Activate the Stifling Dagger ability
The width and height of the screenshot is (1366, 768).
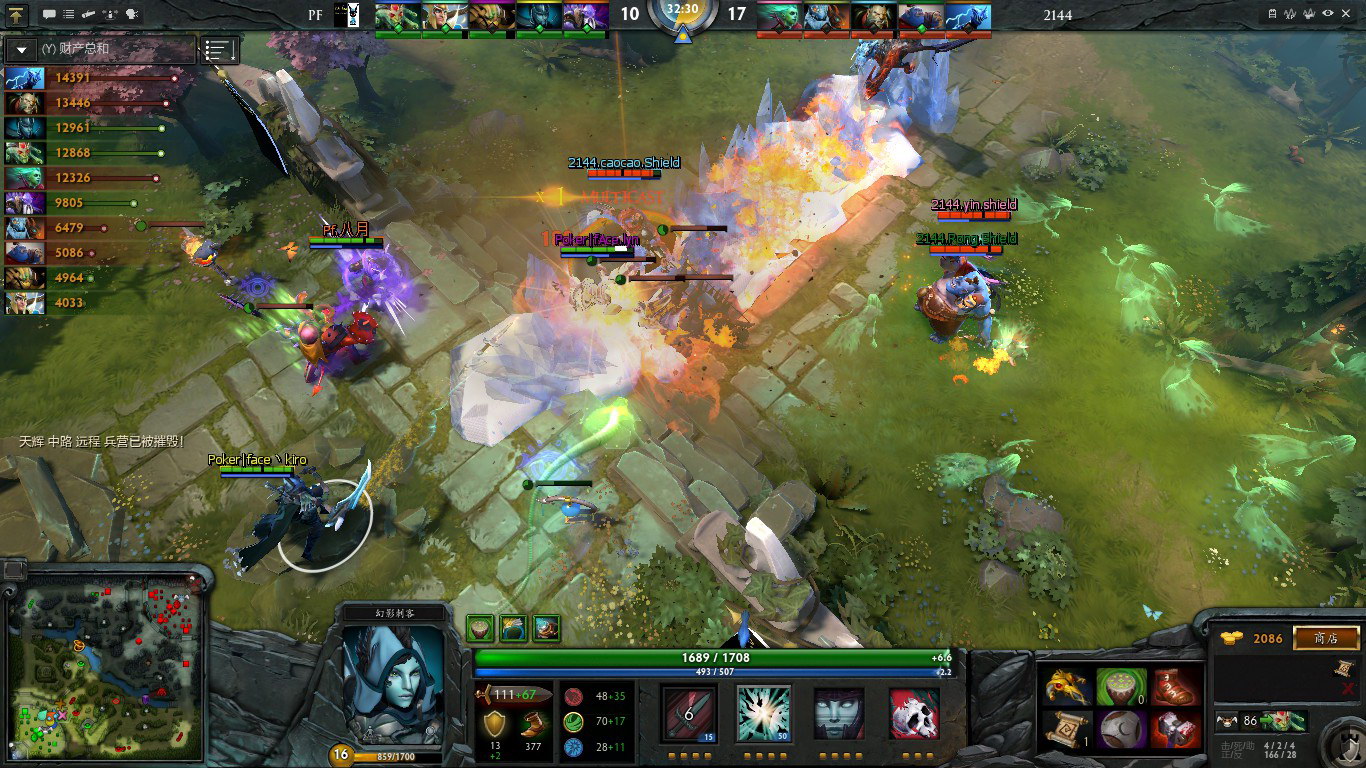(x=689, y=712)
